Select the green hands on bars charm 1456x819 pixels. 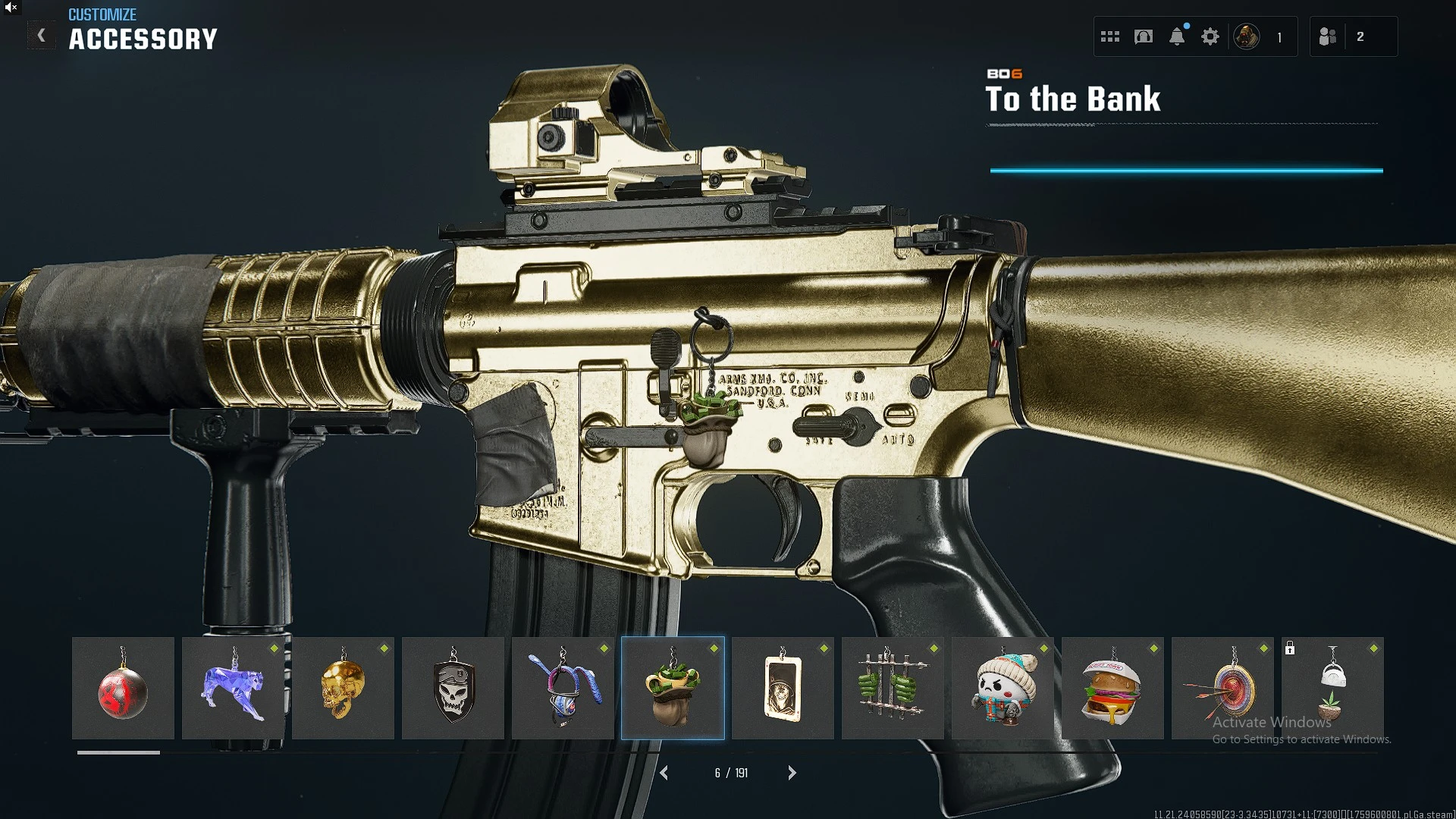pyautogui.click(x=893, y=689)
